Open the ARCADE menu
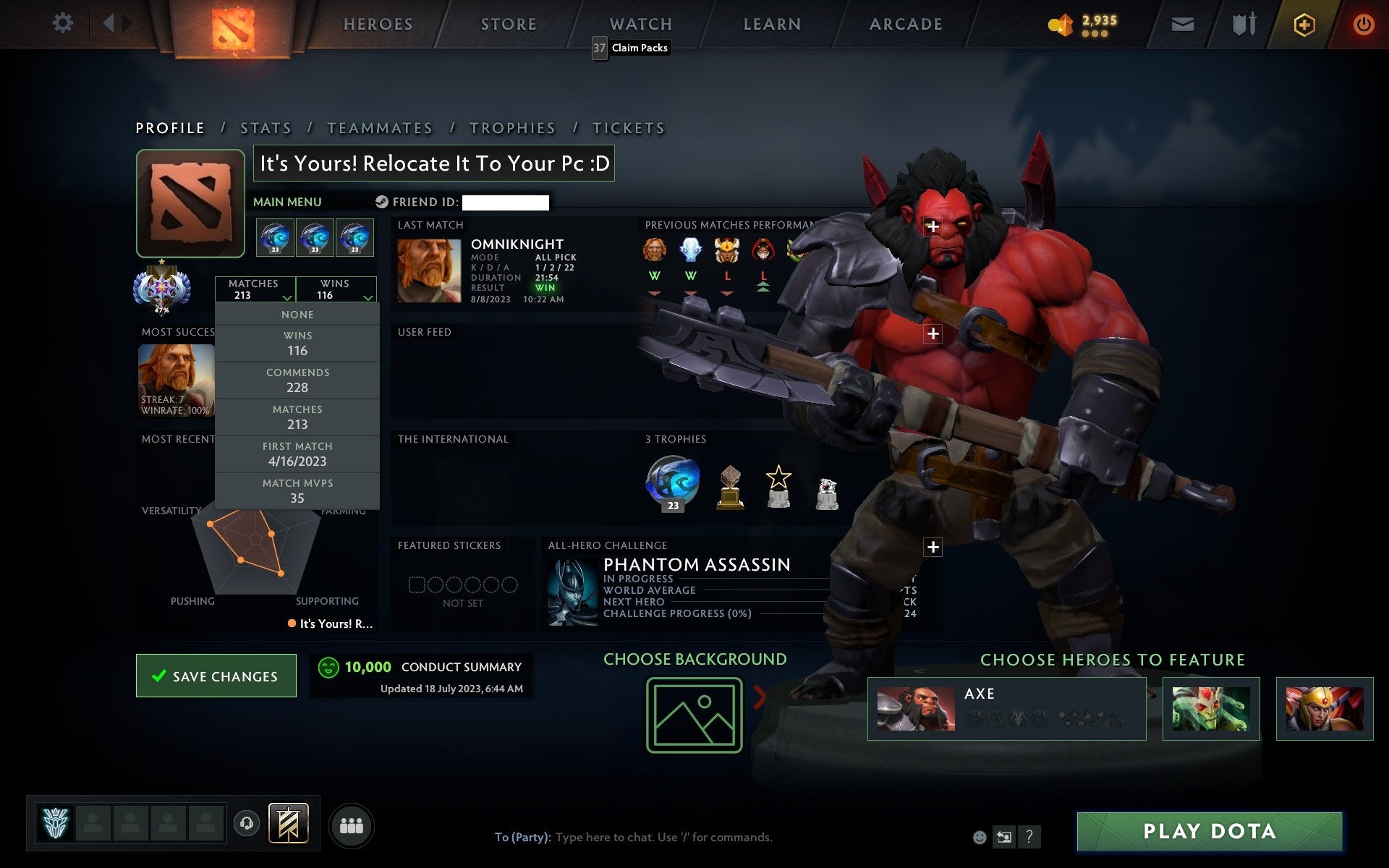 pyautogui.click(x=904, y=23)
